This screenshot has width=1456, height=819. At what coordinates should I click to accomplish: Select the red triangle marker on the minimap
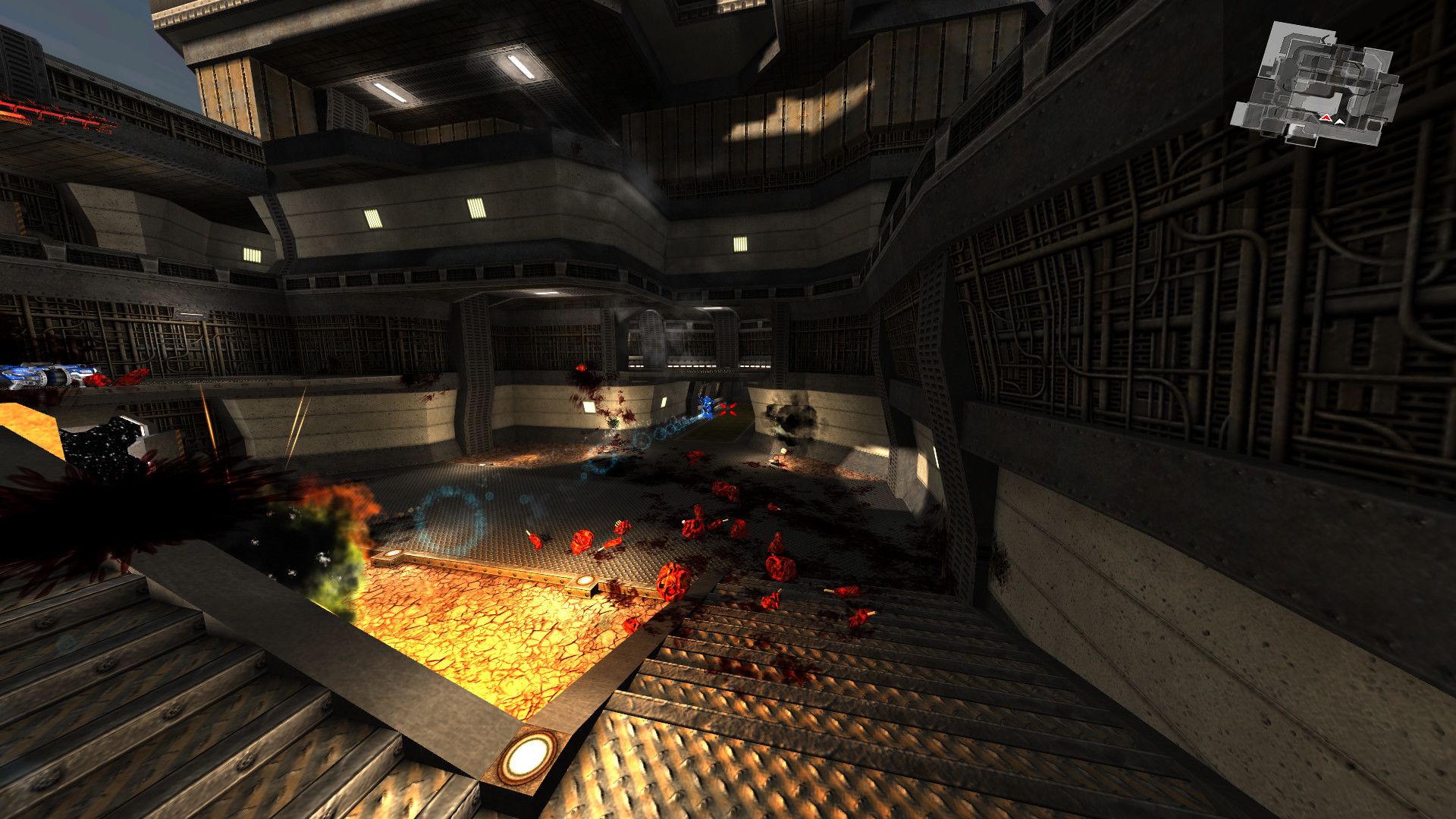1326,118
